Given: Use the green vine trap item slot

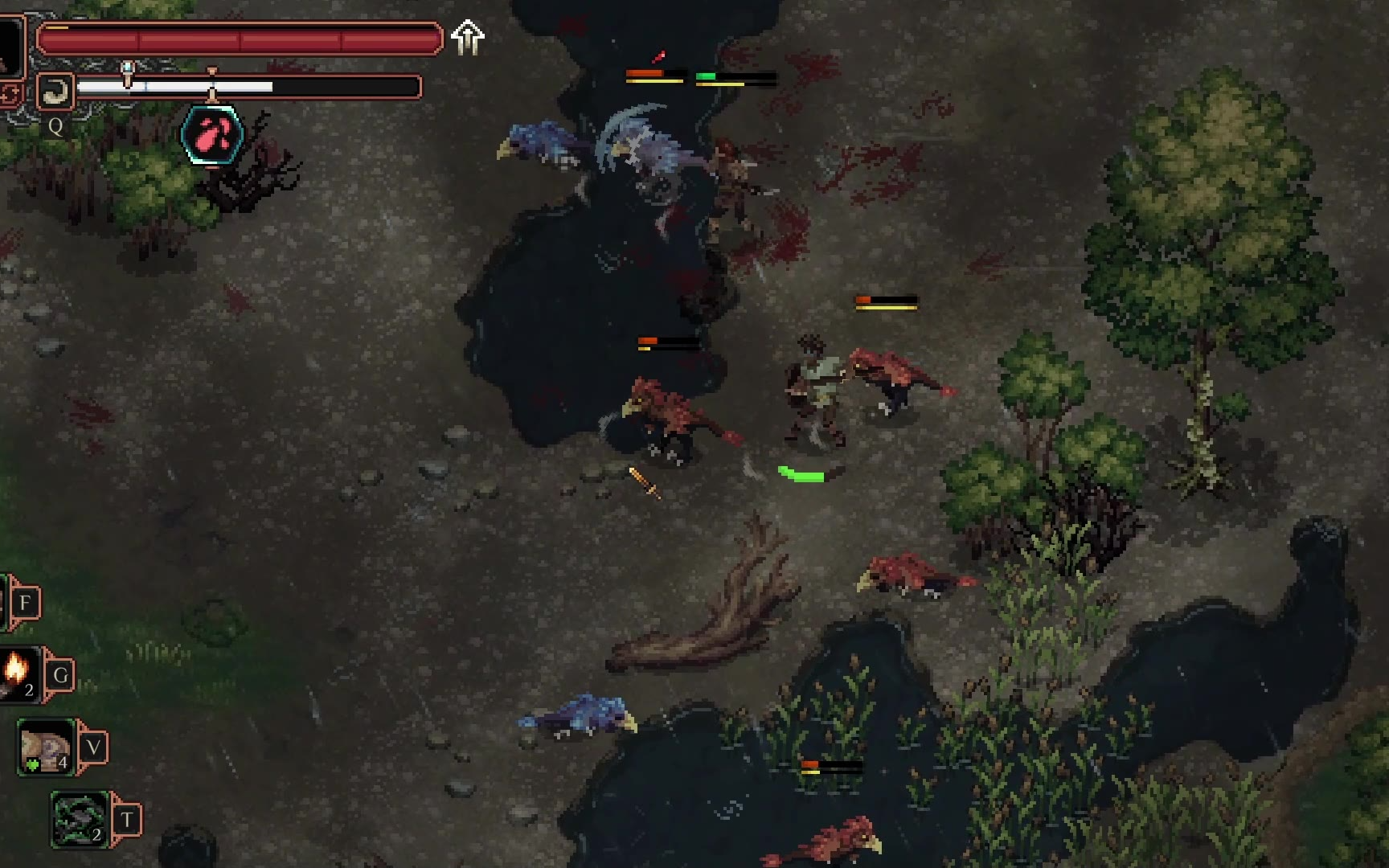Looking at the screenshot, I should (x=80, y=819).
